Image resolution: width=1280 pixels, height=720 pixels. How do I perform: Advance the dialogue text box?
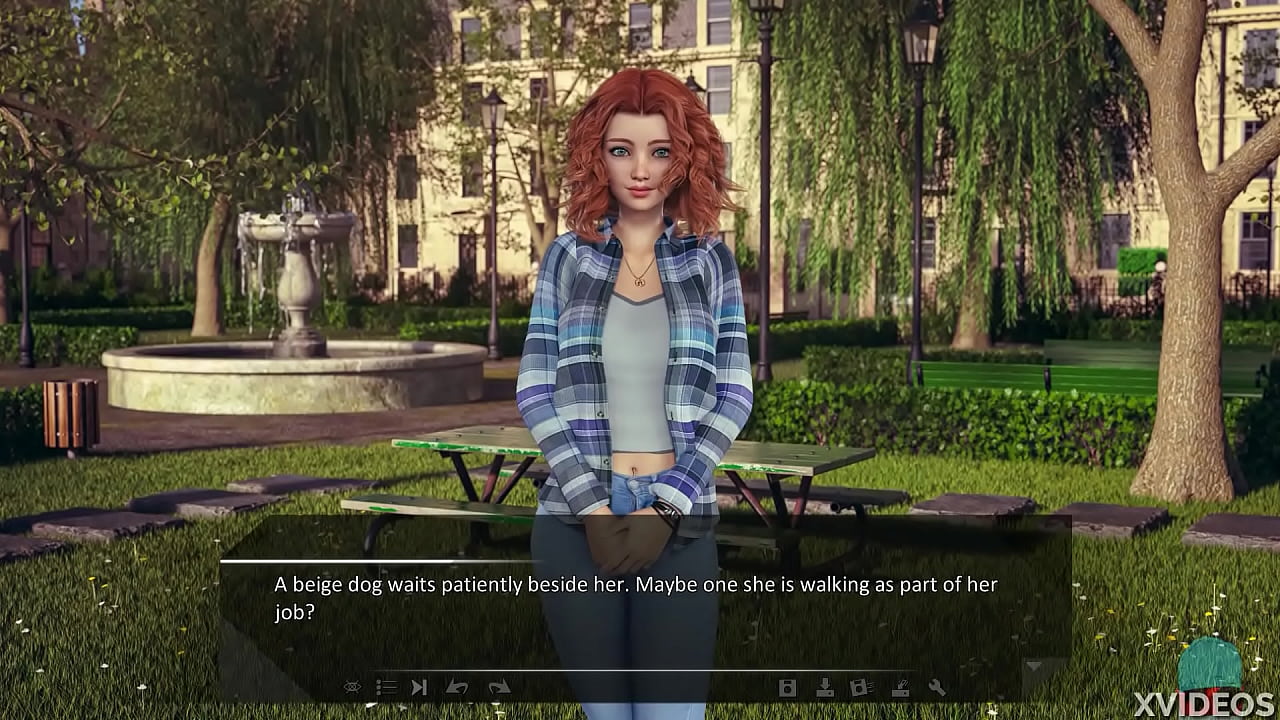(x=640, y=600)
